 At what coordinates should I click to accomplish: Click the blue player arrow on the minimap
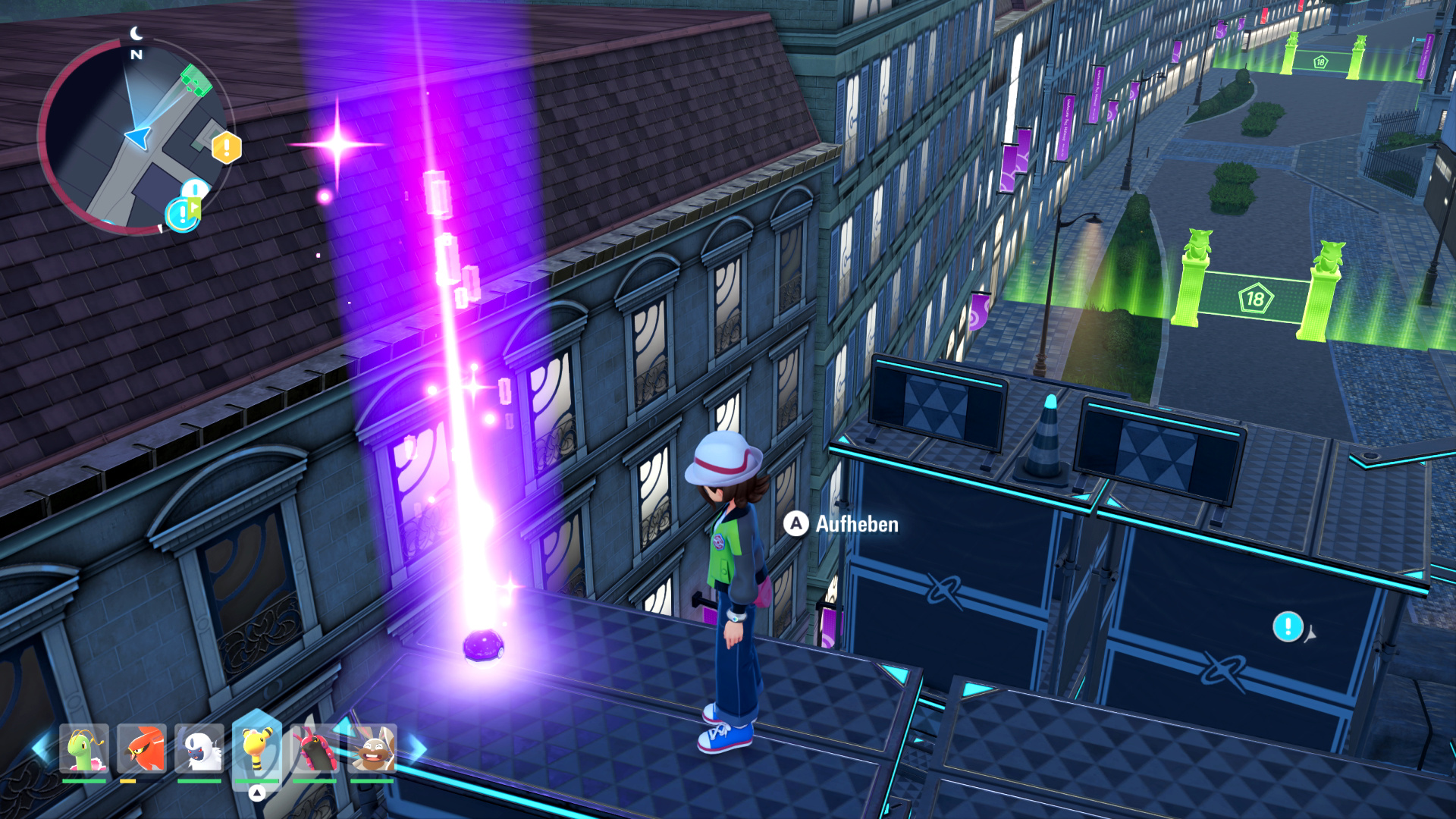138,137
